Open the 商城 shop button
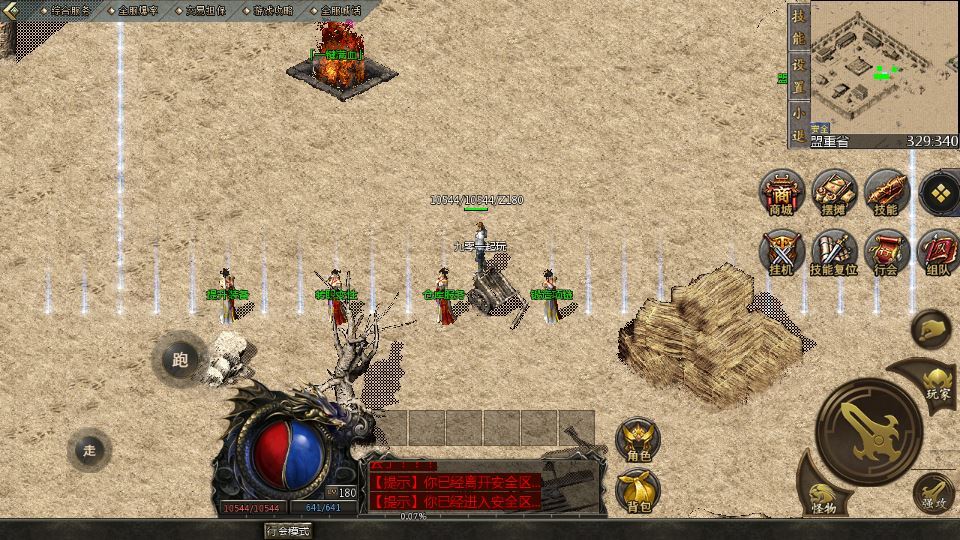 [x=781, y=191]
